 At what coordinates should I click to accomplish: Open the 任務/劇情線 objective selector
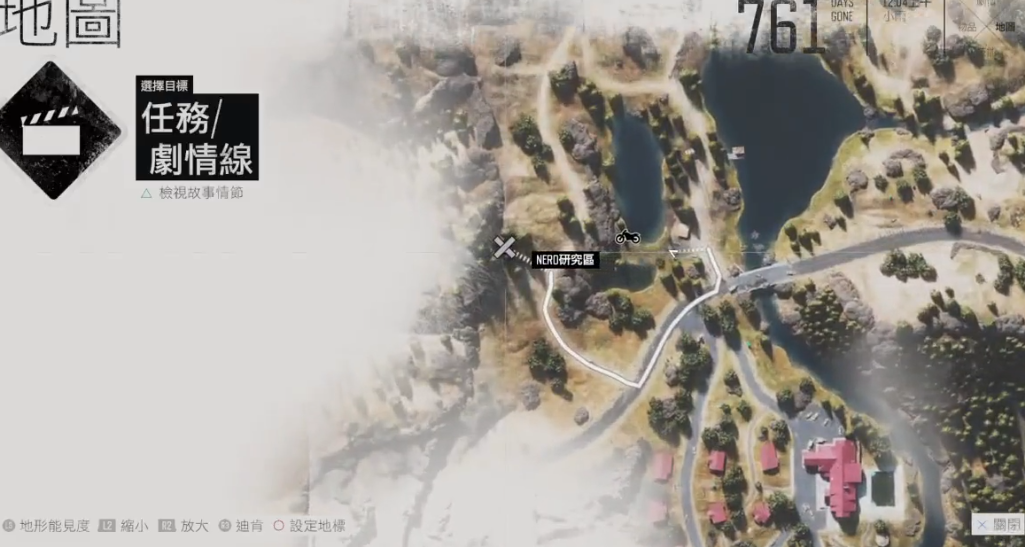pos(197,137)
